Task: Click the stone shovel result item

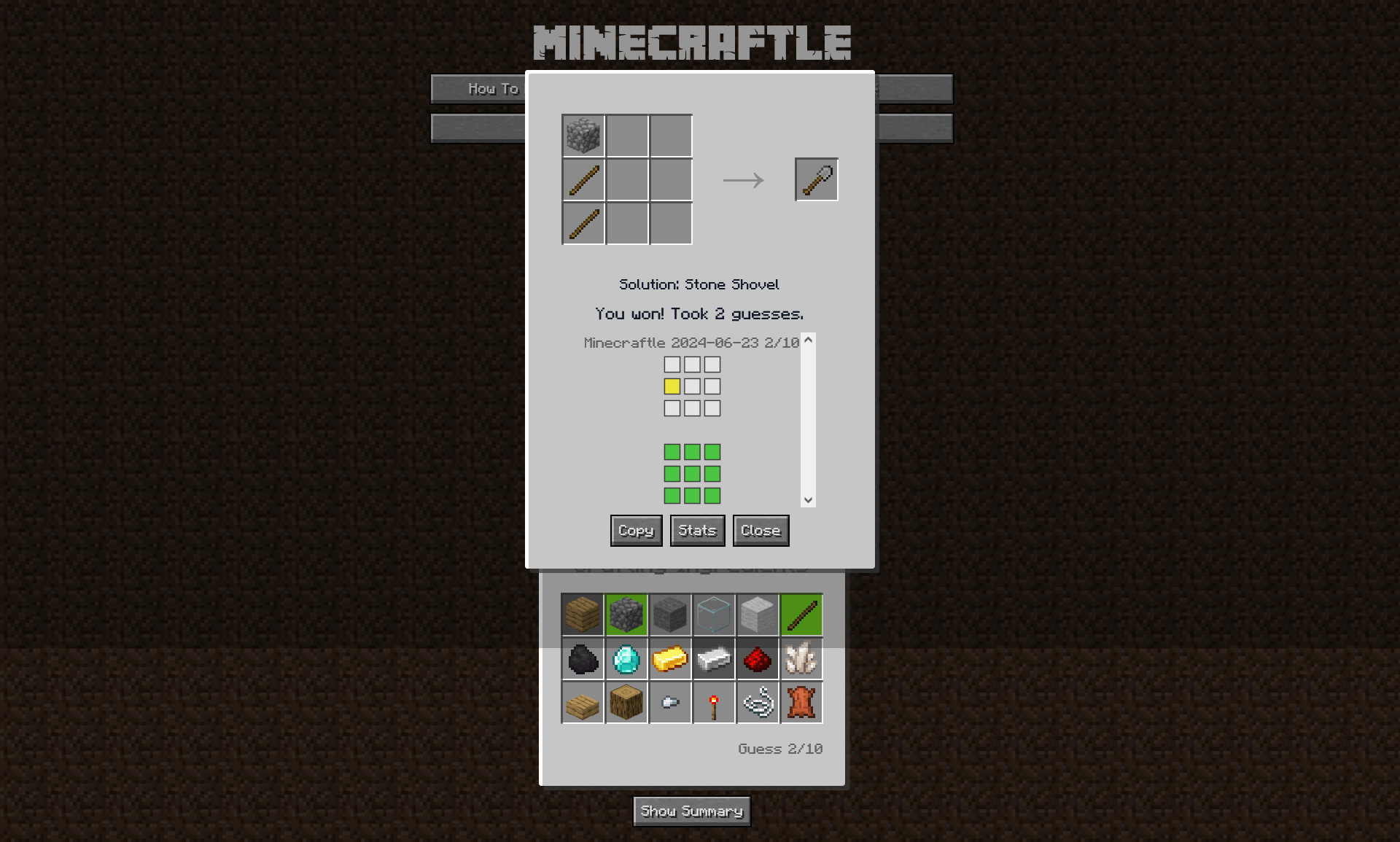Action: coord(816,179)
